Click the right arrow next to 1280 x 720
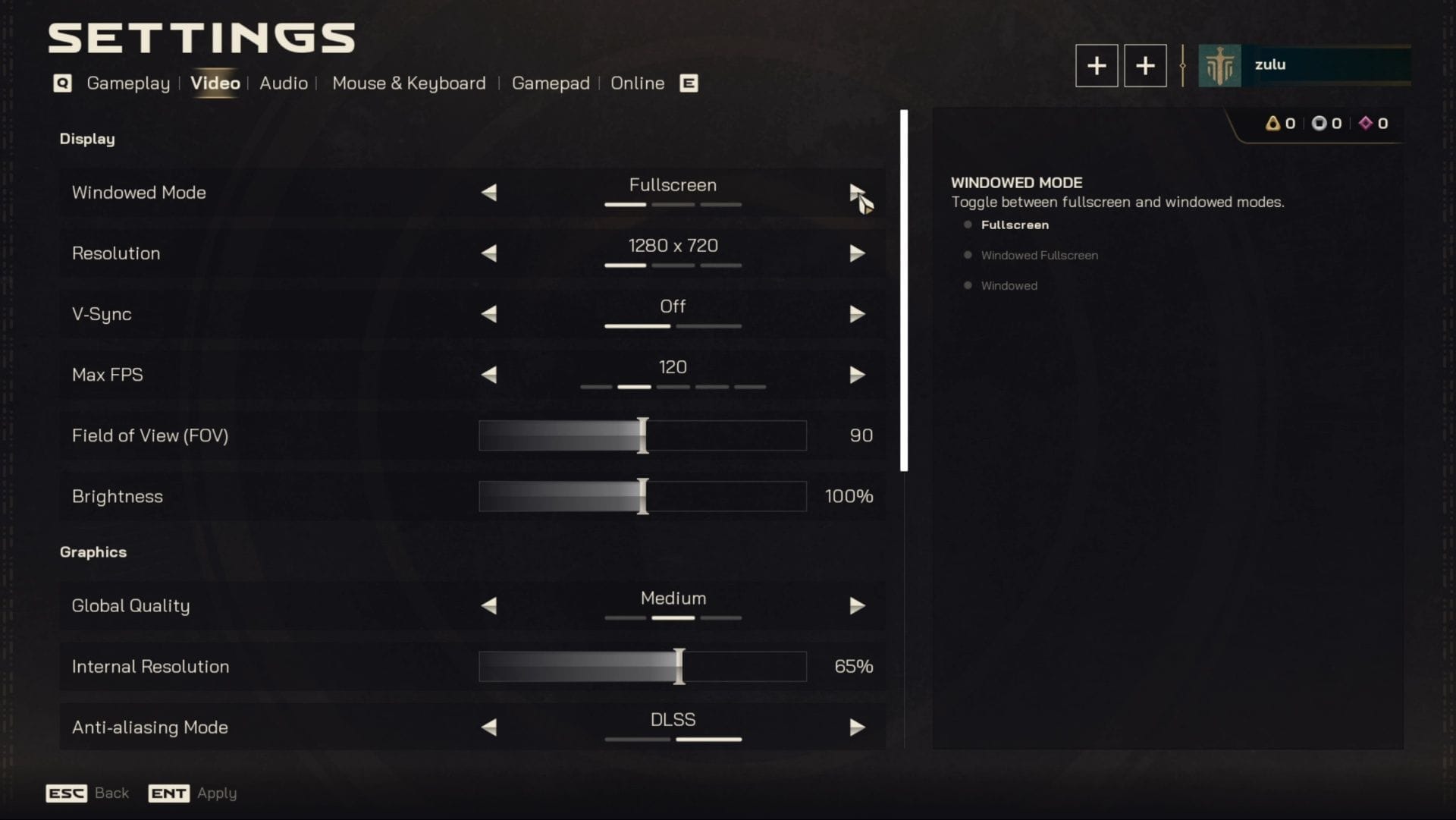This screenshot has height=820, width=1456. point(858,253)
